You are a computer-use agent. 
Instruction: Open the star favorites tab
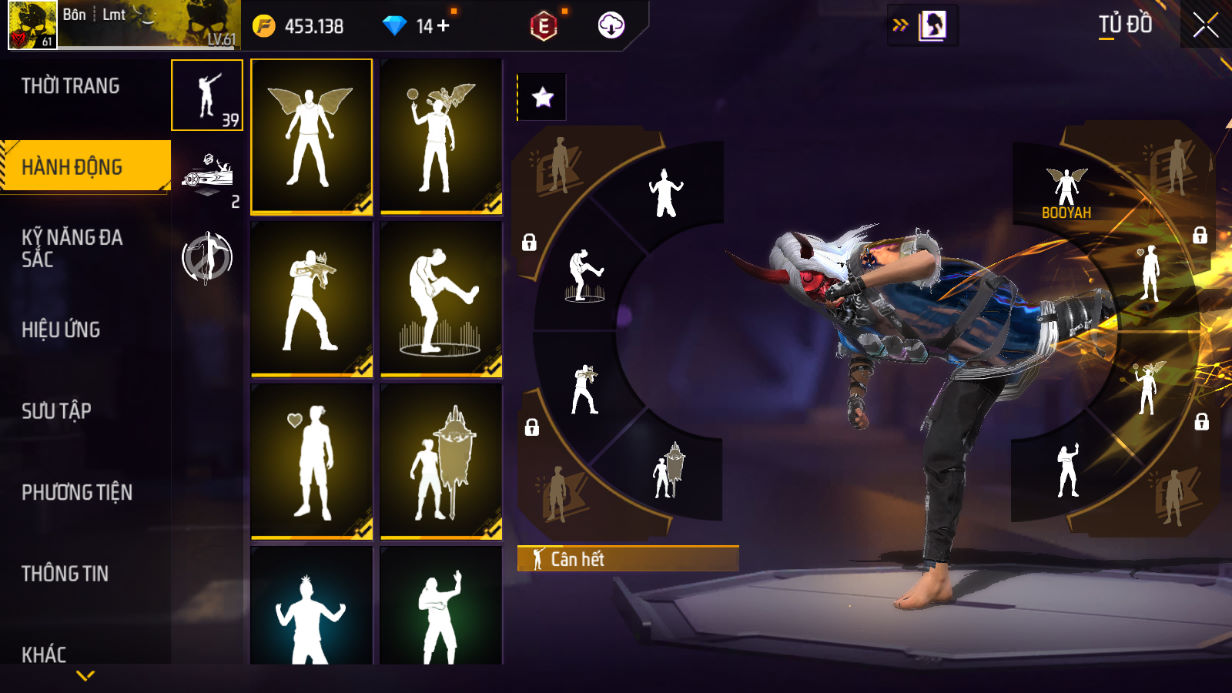(x=542, y=97)
